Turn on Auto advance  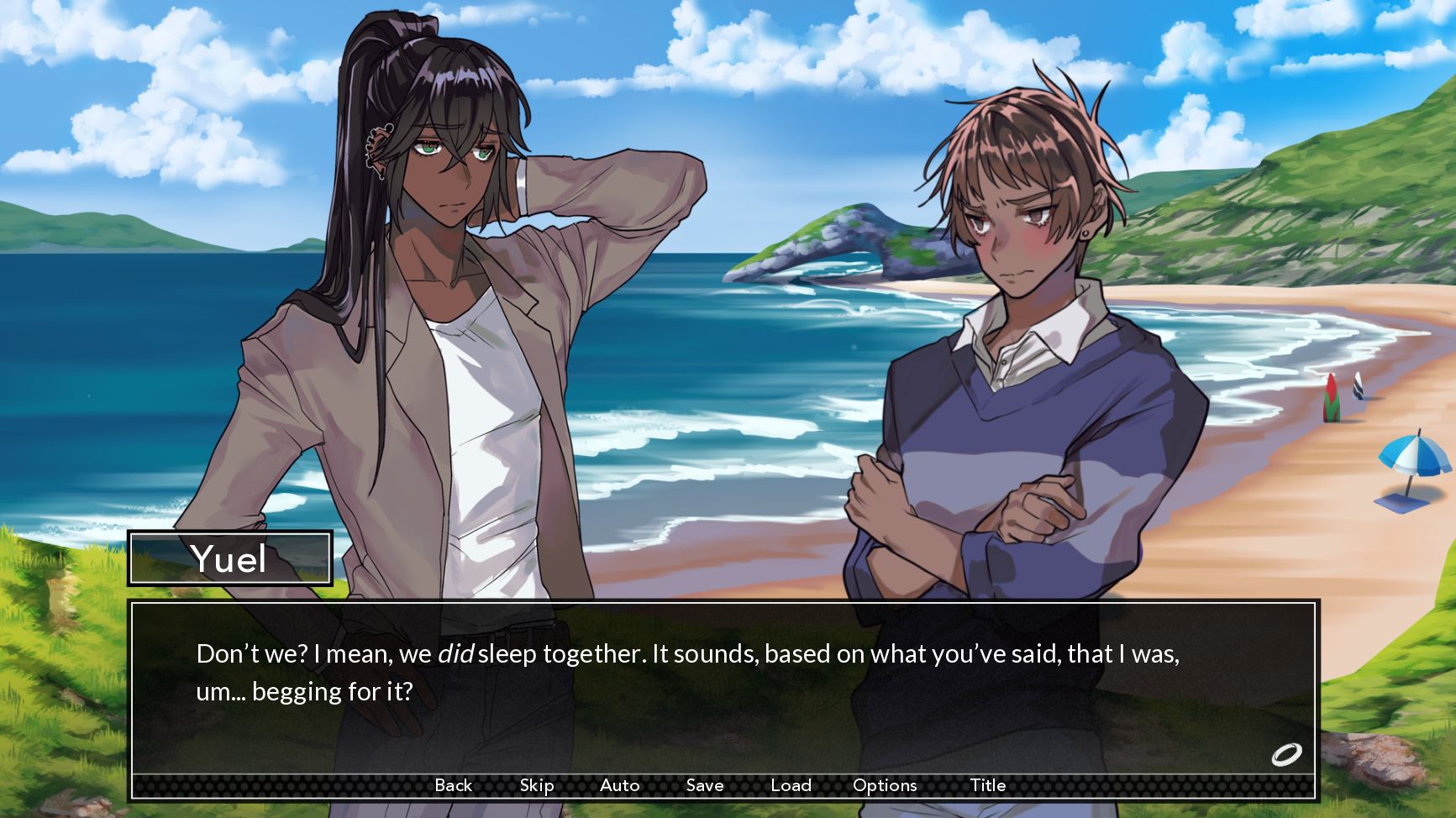coord(619,785)
